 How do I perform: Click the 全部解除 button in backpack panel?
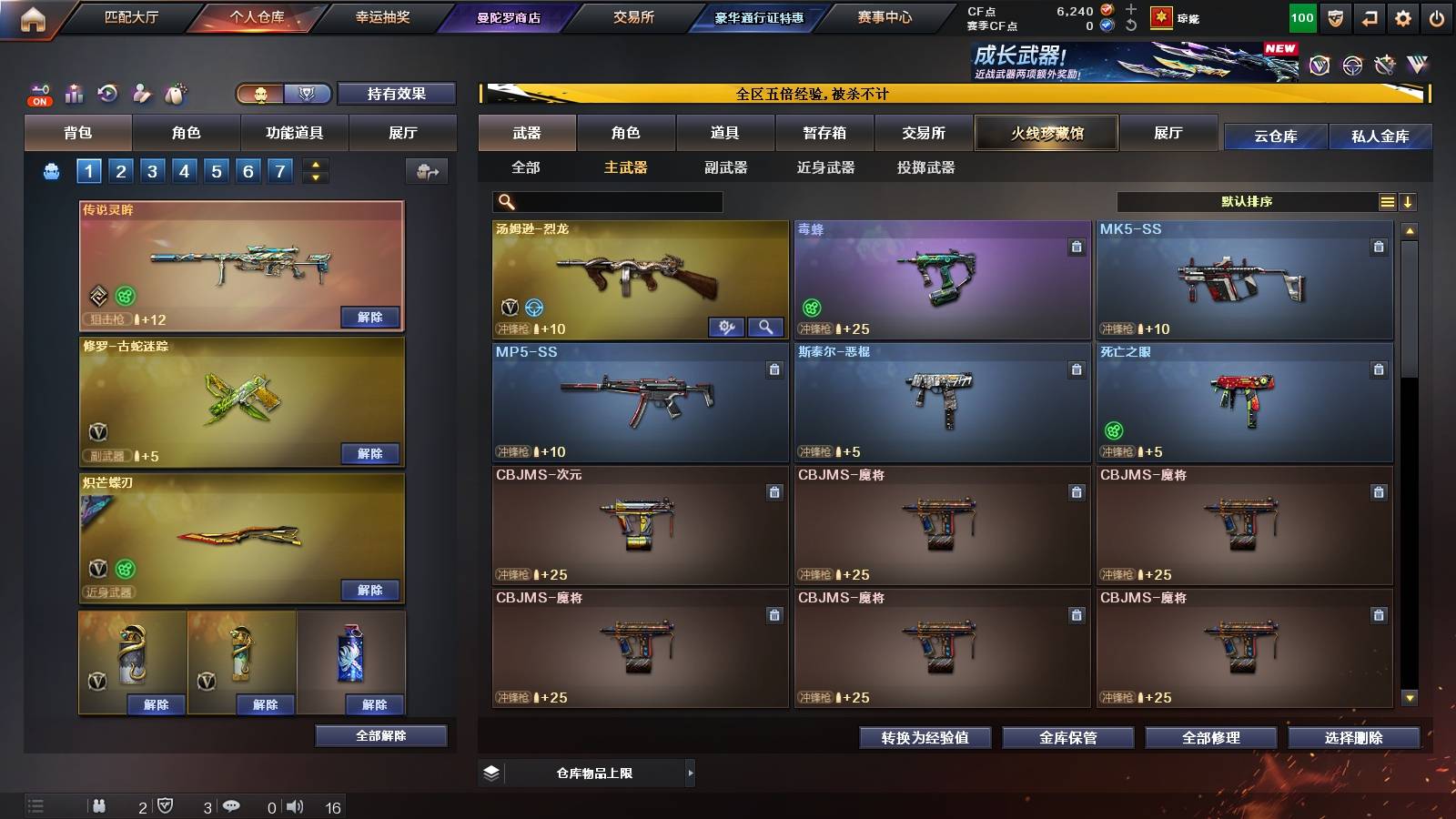[379, 735]
